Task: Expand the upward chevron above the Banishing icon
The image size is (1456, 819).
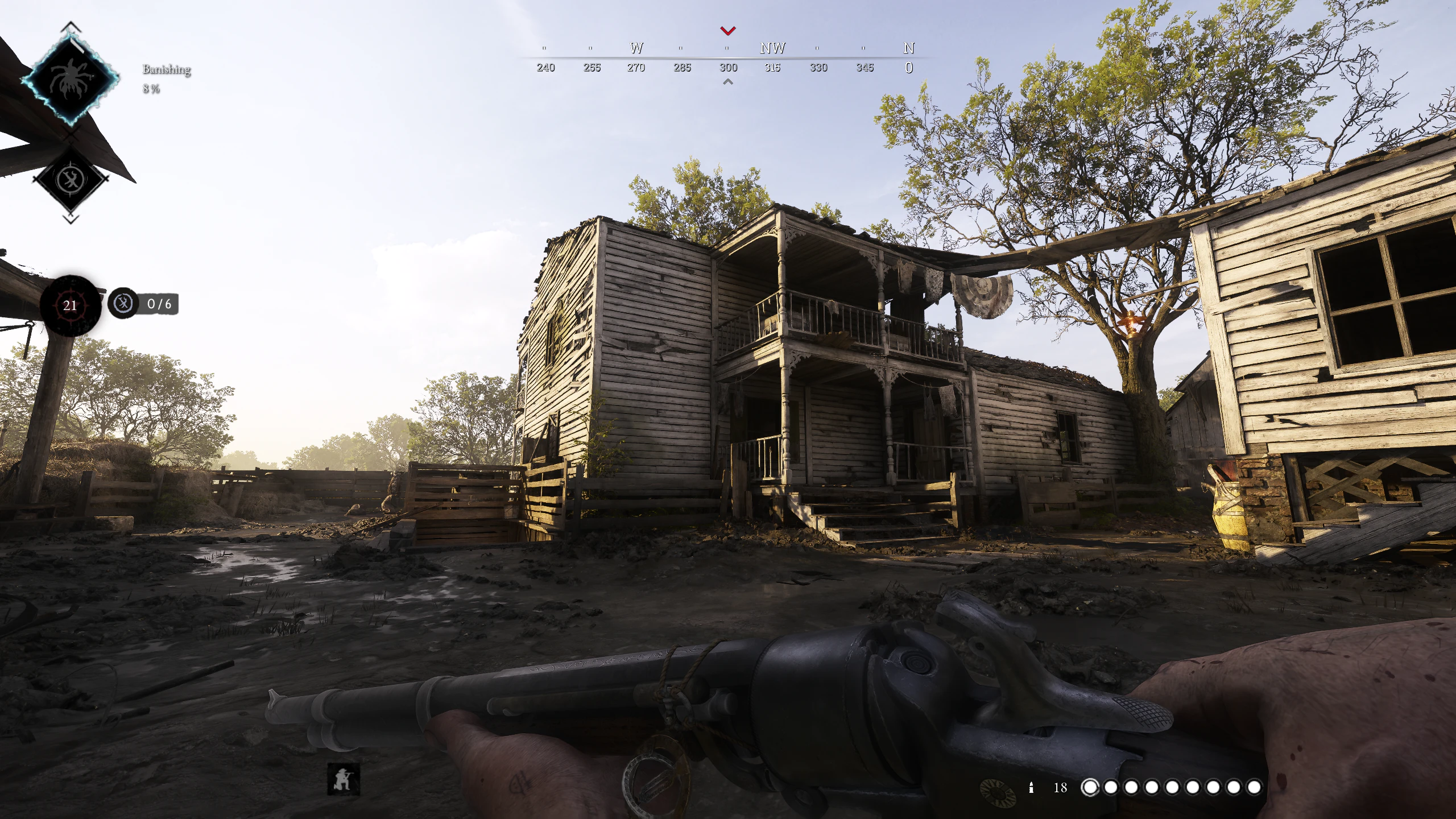Action: 70,26
